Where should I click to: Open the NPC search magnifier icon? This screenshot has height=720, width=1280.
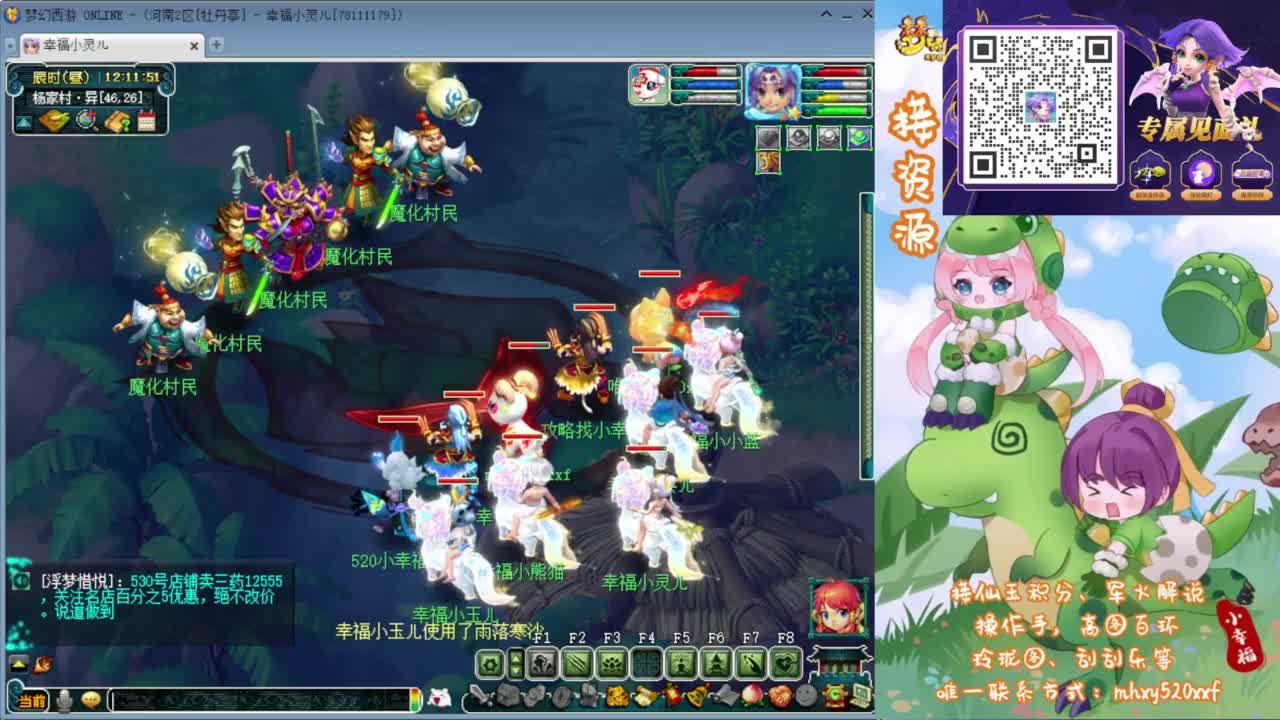85,120
